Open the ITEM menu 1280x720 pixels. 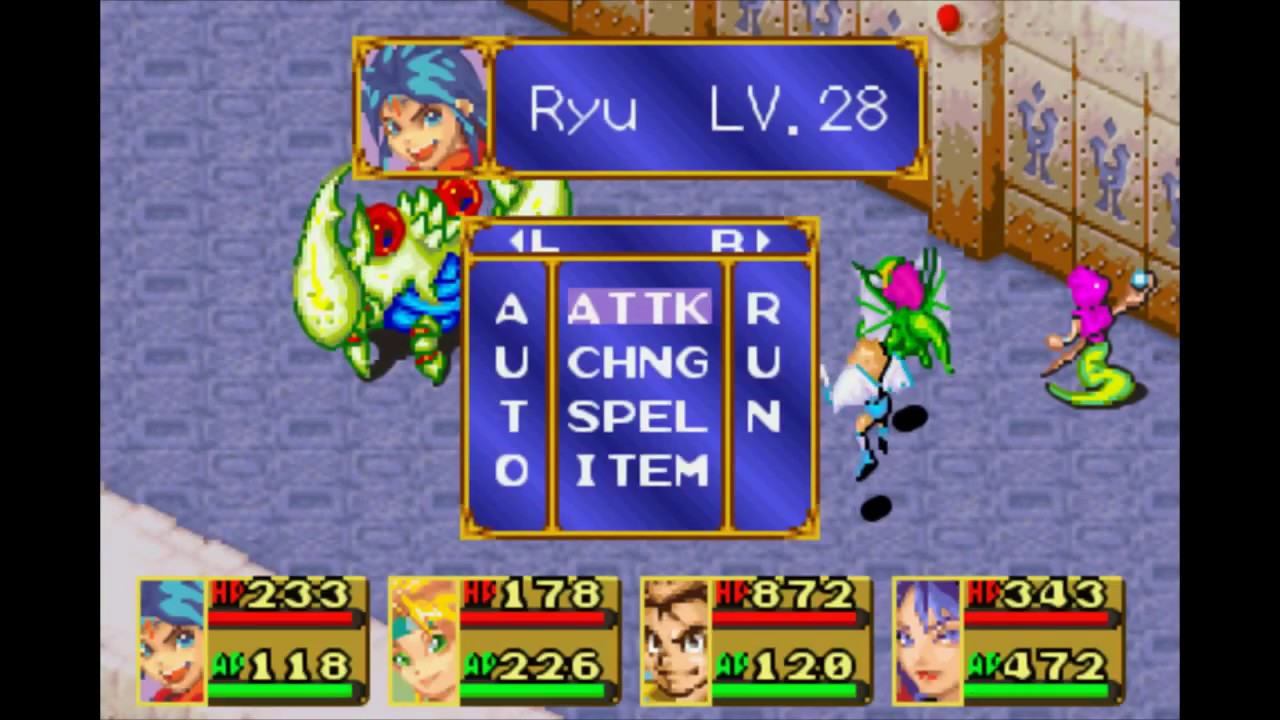(641, 471)
